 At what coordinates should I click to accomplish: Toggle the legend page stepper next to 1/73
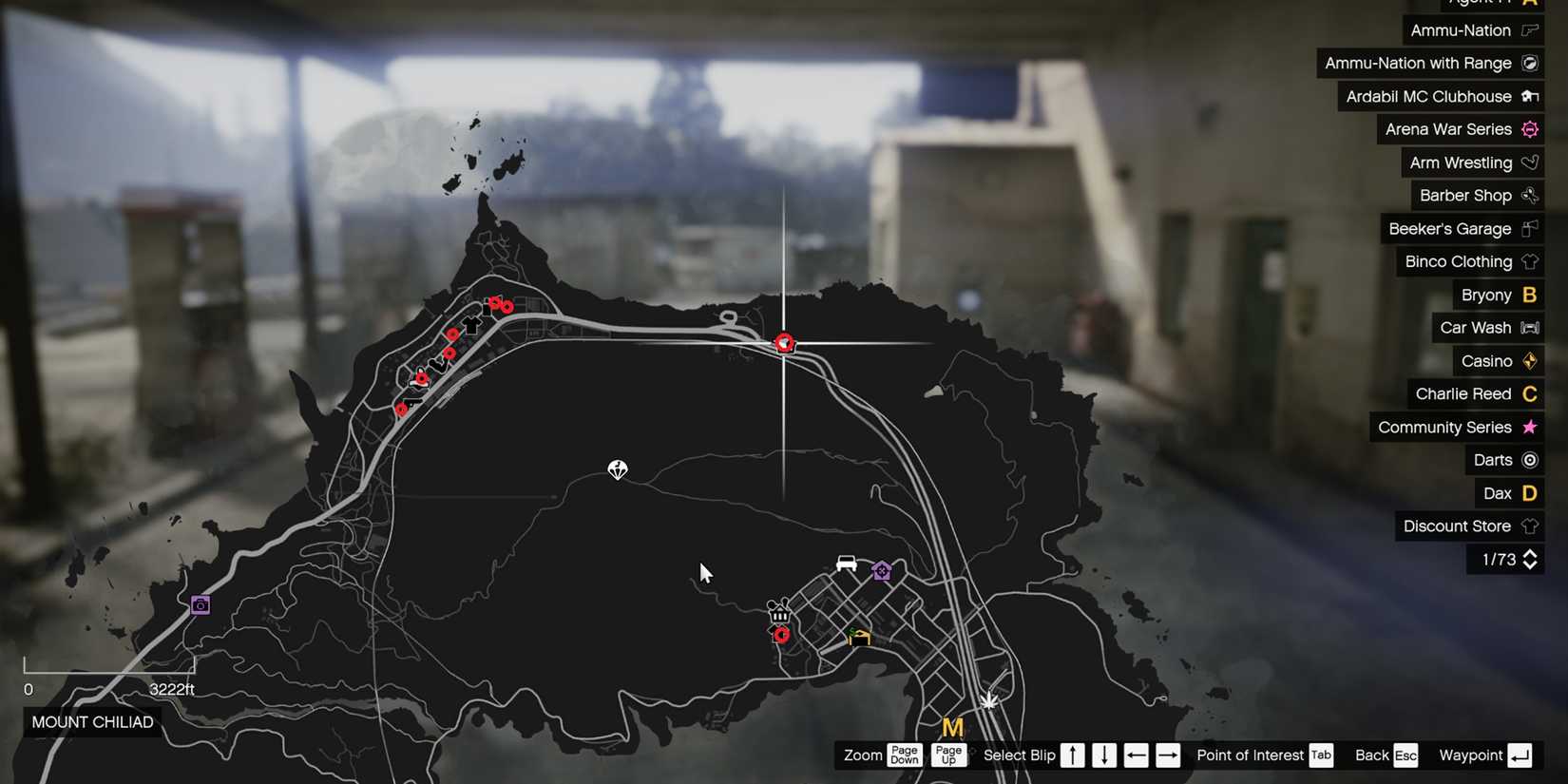(1530, 560)
